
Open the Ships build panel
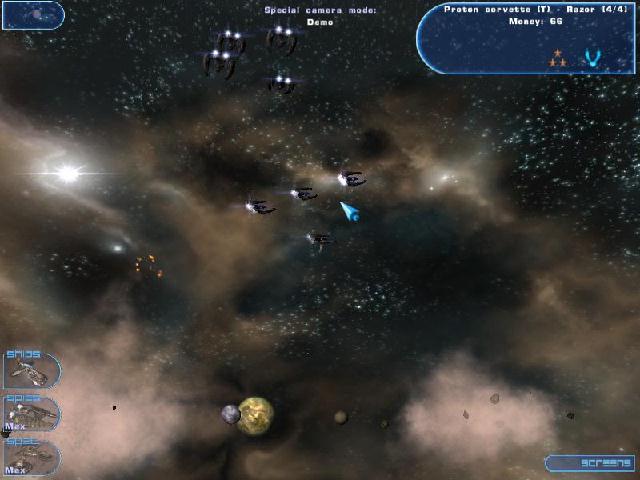[x=30, y=370]
